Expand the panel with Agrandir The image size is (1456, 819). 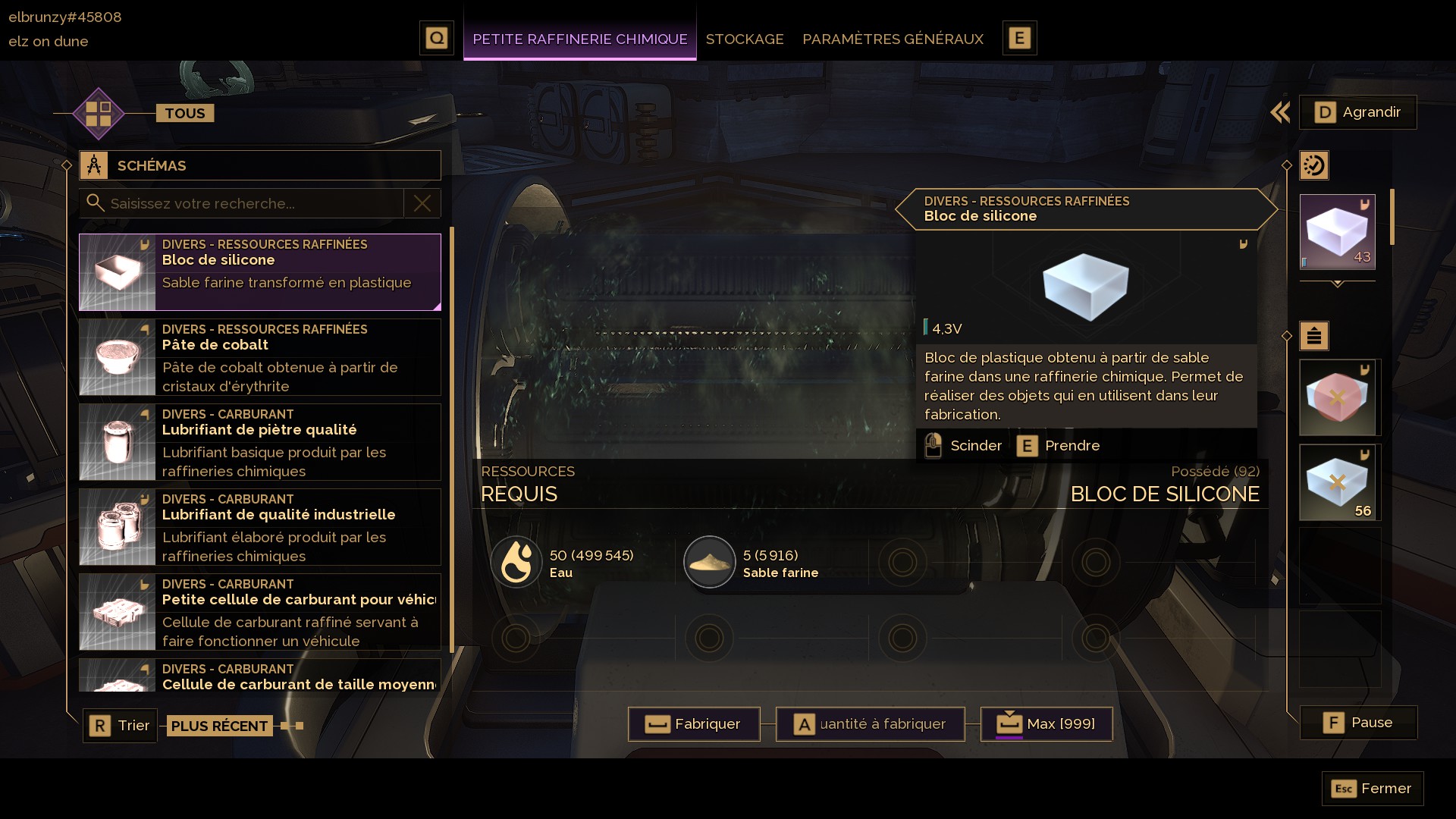coord(1357,112)
